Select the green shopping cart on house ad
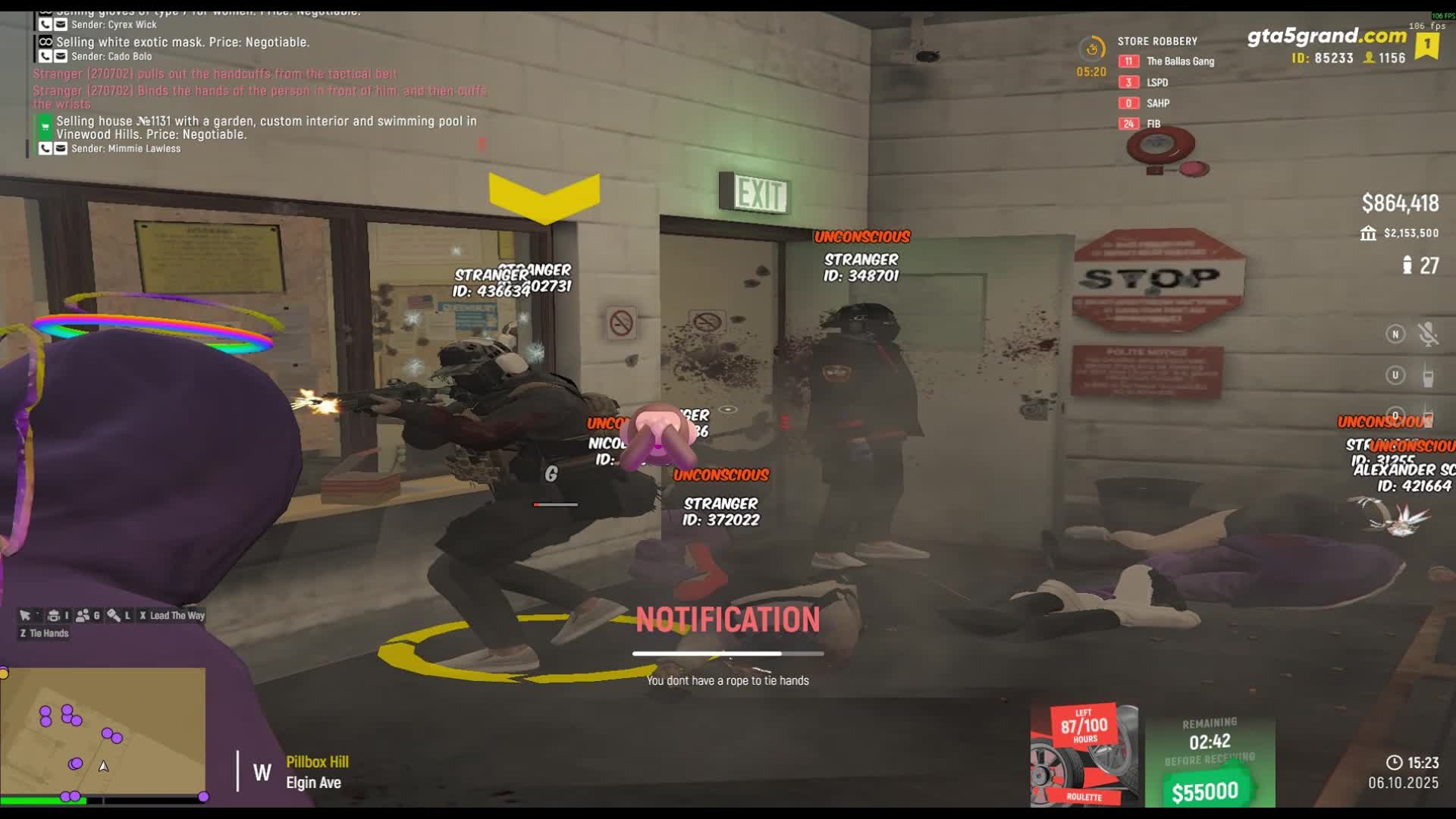The height and width of the screenshot is (819, 1456). 45,126
